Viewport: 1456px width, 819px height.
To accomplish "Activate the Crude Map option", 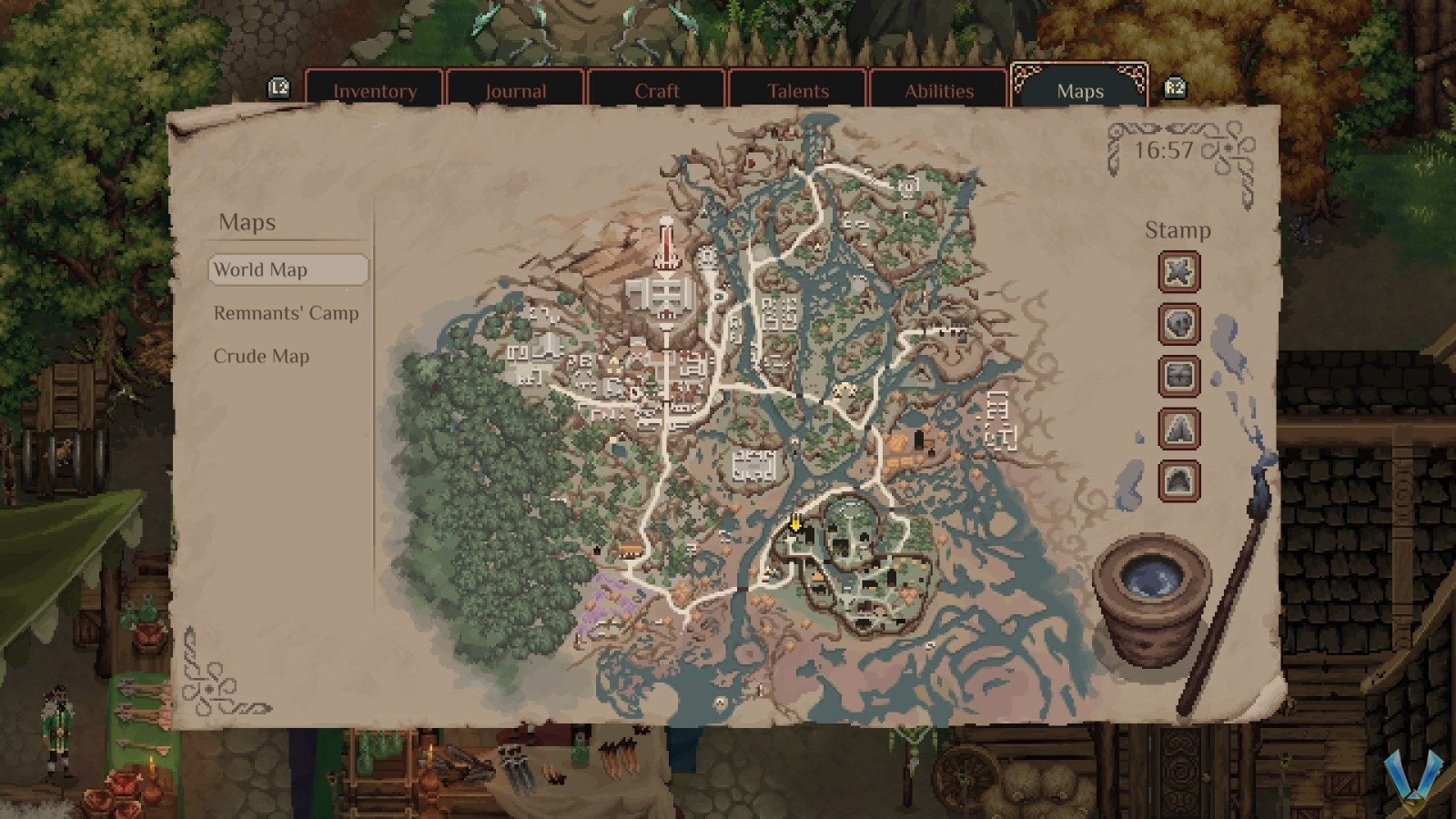I will click(x=262, y=356).
